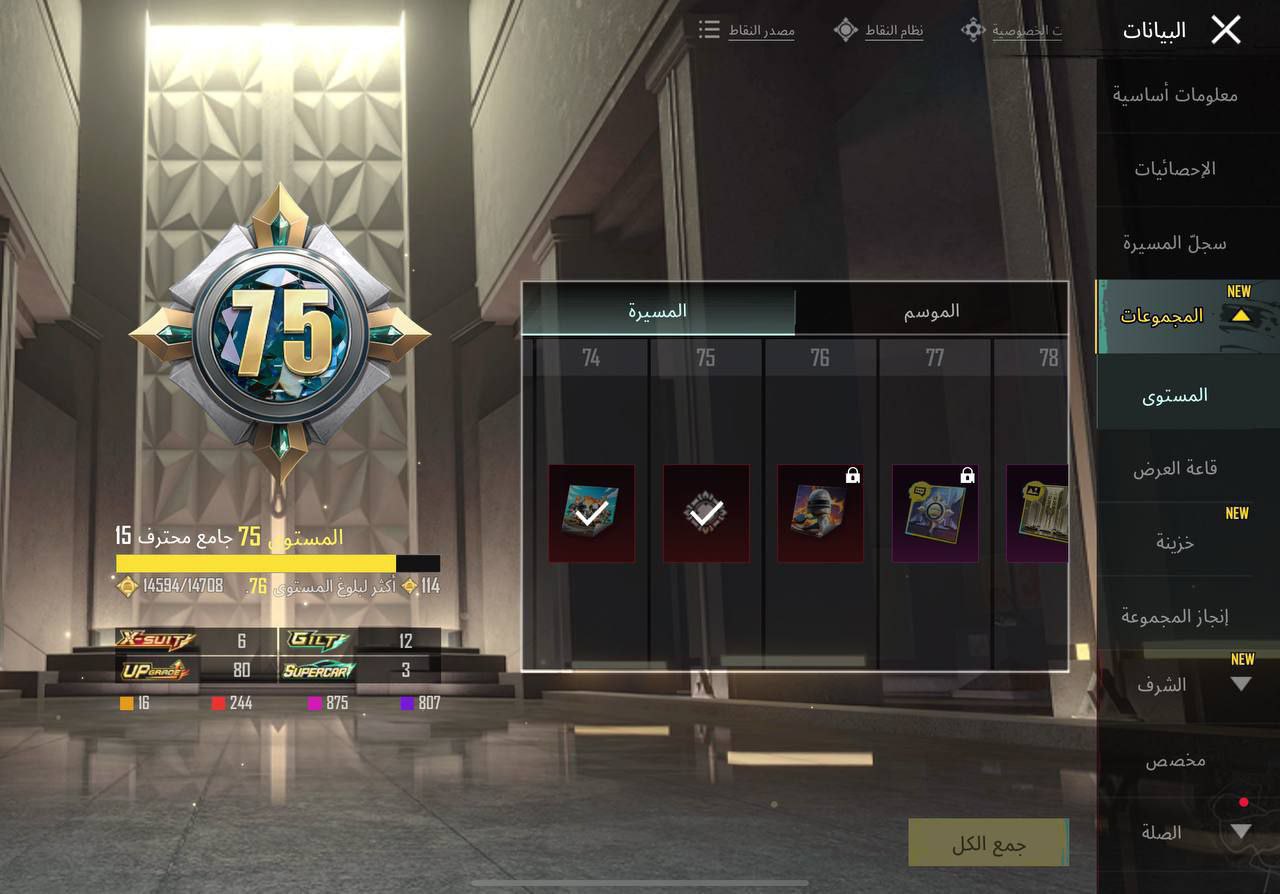Open خزينة treasury entry
The image size is (1280, 894).
coord(1175,542)
